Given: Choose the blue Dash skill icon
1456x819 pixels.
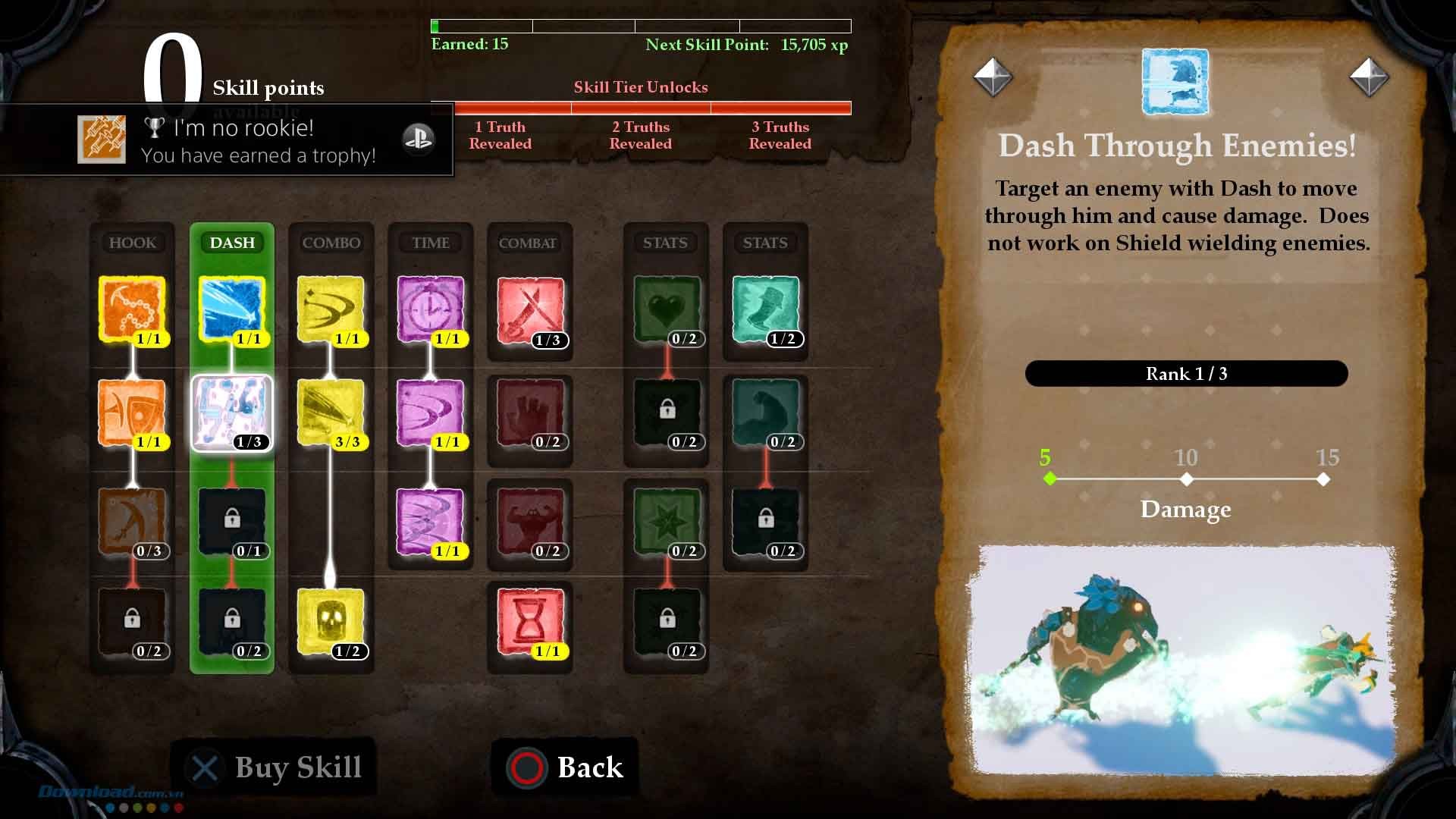Looking at the screenshot, I should pyautogui.click(x=232, y=308).
